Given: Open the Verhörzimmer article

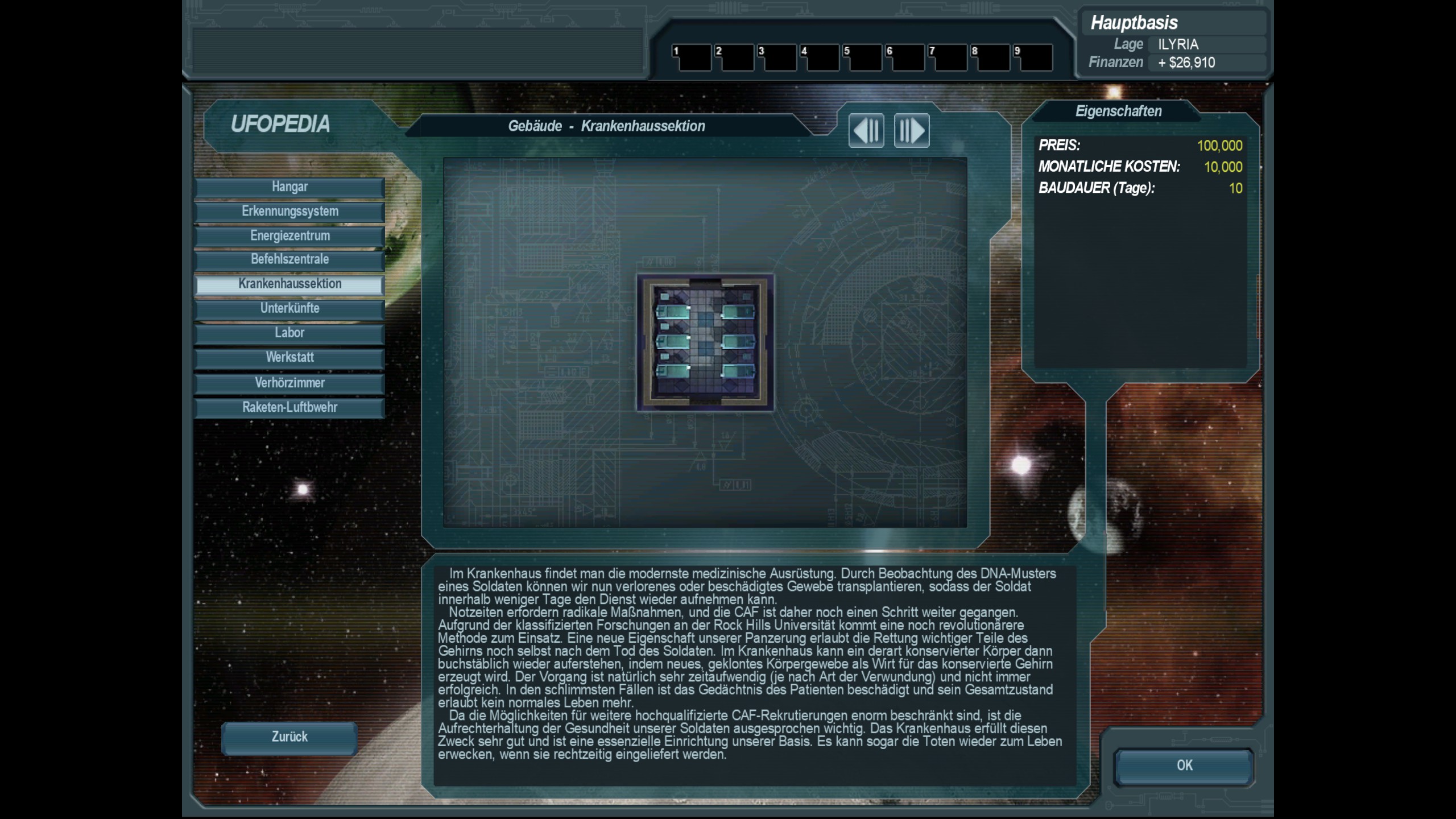Looking at the screenshot, I should pos(289,383).
